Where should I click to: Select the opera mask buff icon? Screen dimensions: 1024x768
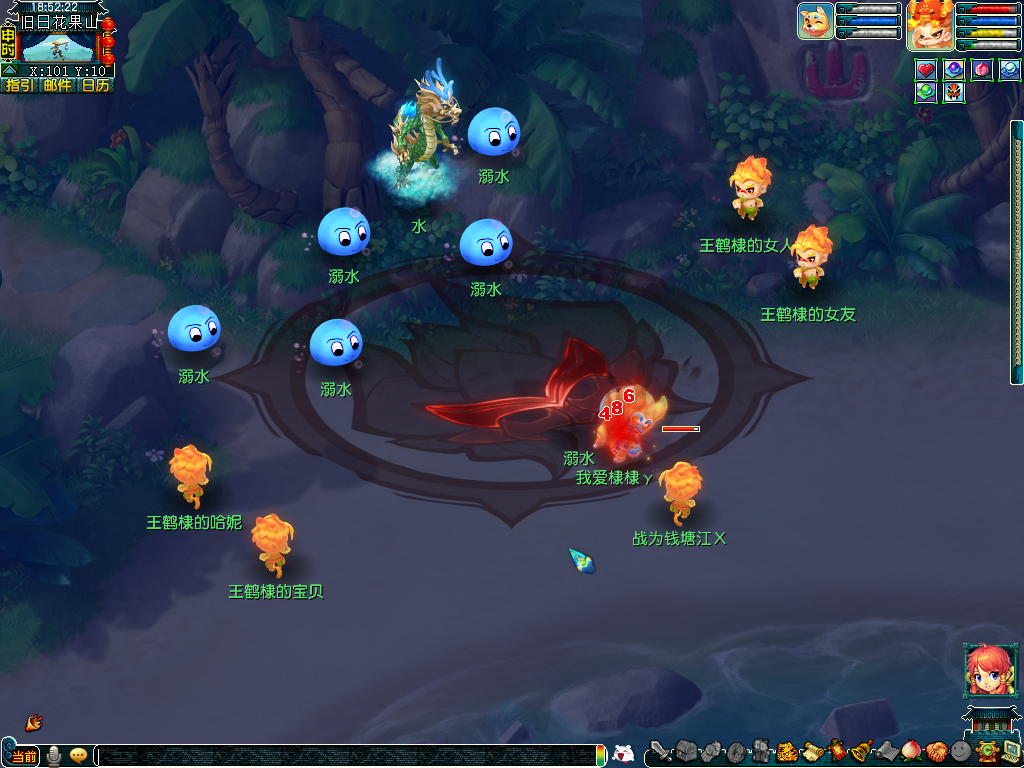pyautogui.click(x=954, y=92)
